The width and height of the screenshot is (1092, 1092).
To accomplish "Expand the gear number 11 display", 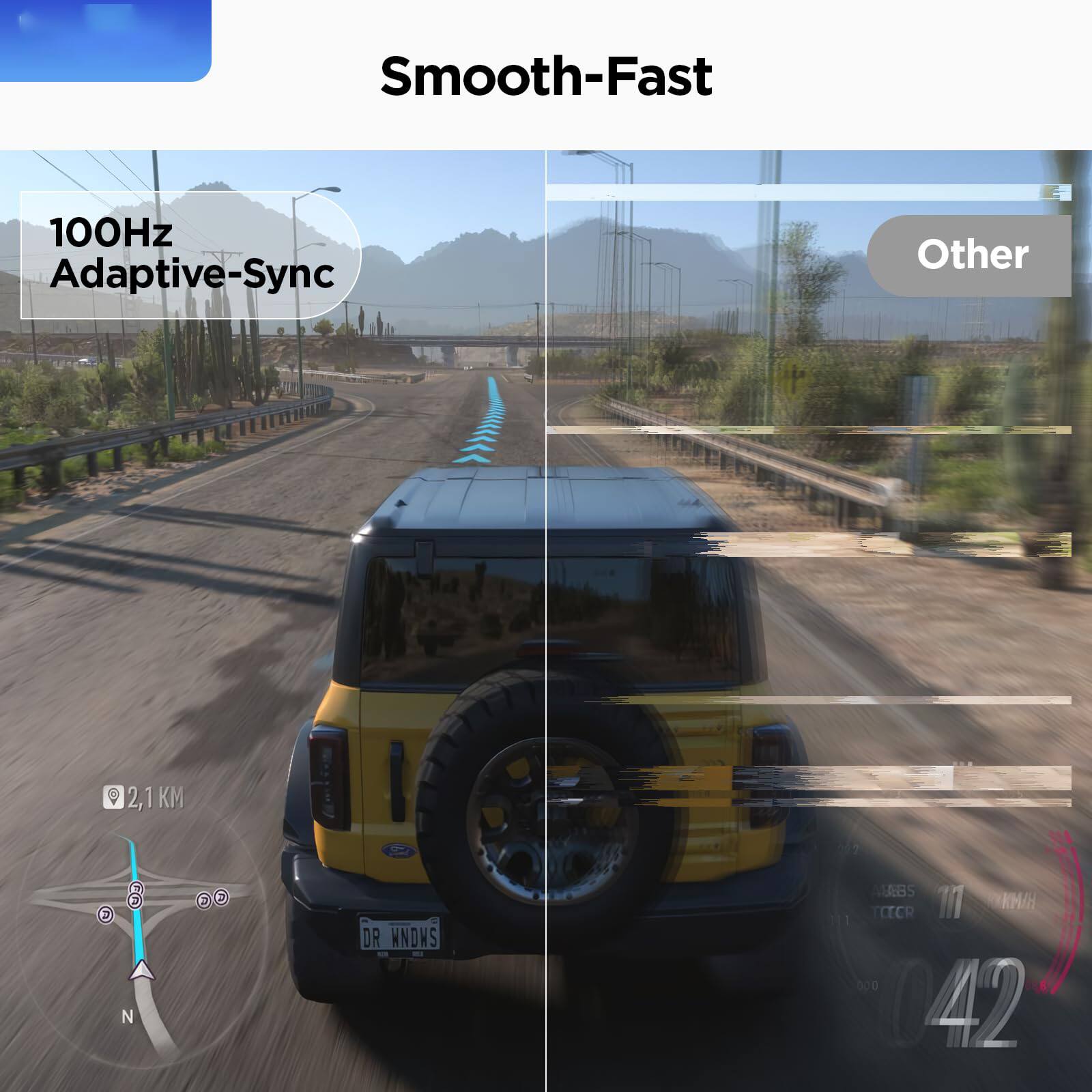I will click(950, 901).
